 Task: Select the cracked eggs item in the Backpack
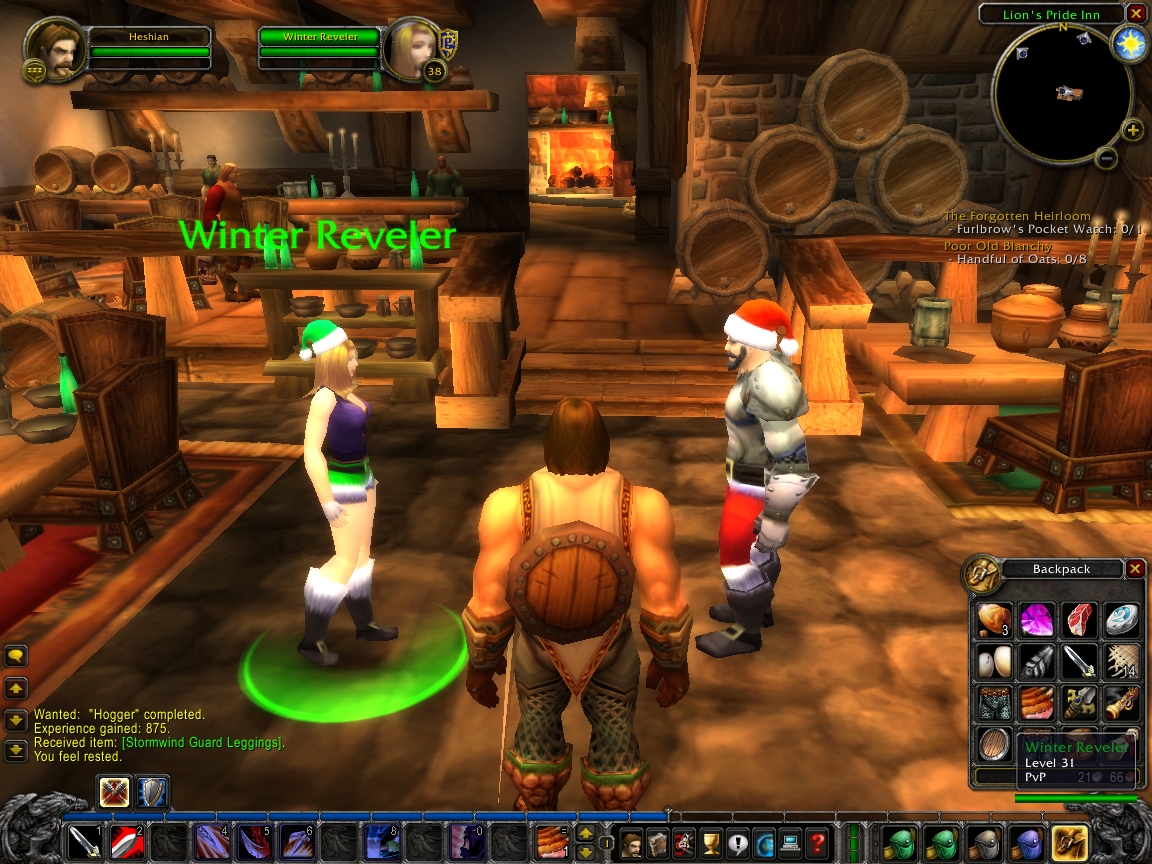click(993, 662)
